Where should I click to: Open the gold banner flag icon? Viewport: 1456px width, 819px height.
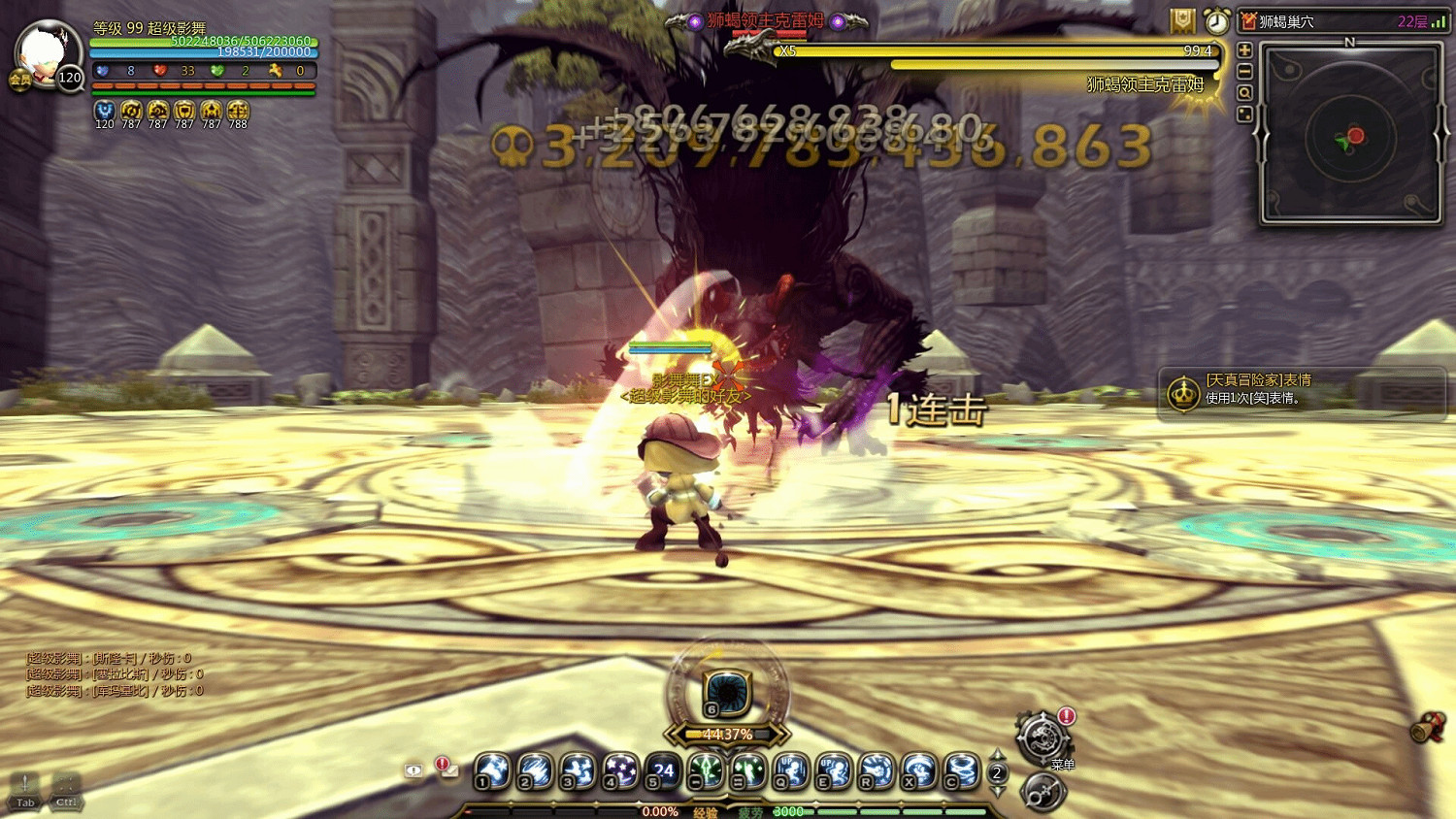click(1182, 20)
